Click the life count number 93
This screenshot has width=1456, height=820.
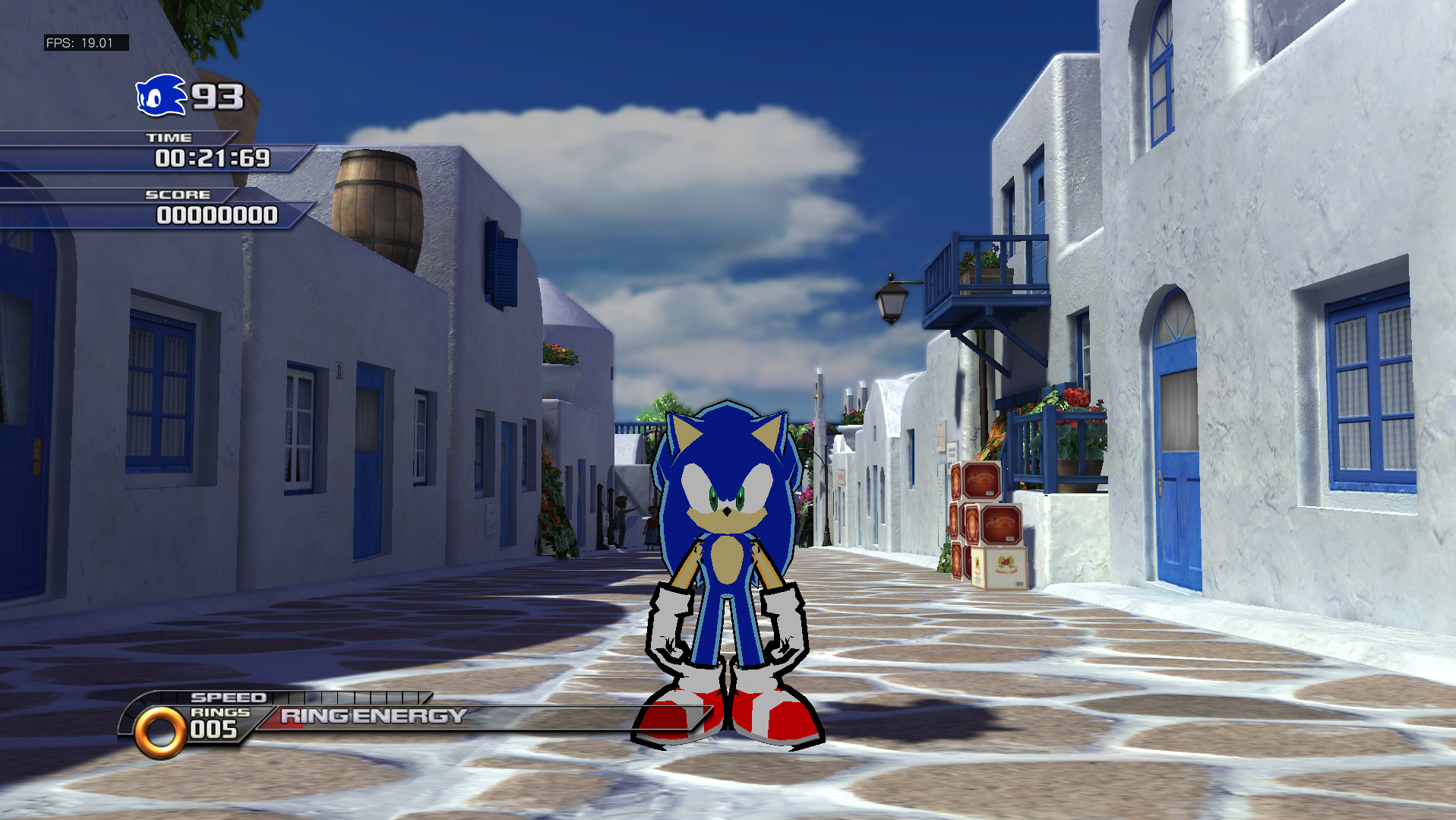pos(213,97)
